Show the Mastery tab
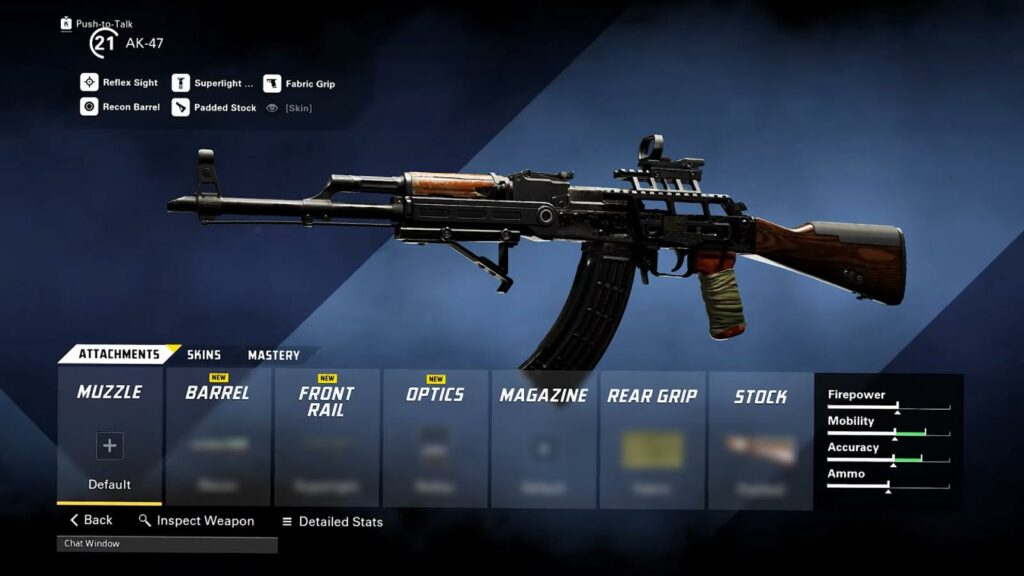 [274, 355]
